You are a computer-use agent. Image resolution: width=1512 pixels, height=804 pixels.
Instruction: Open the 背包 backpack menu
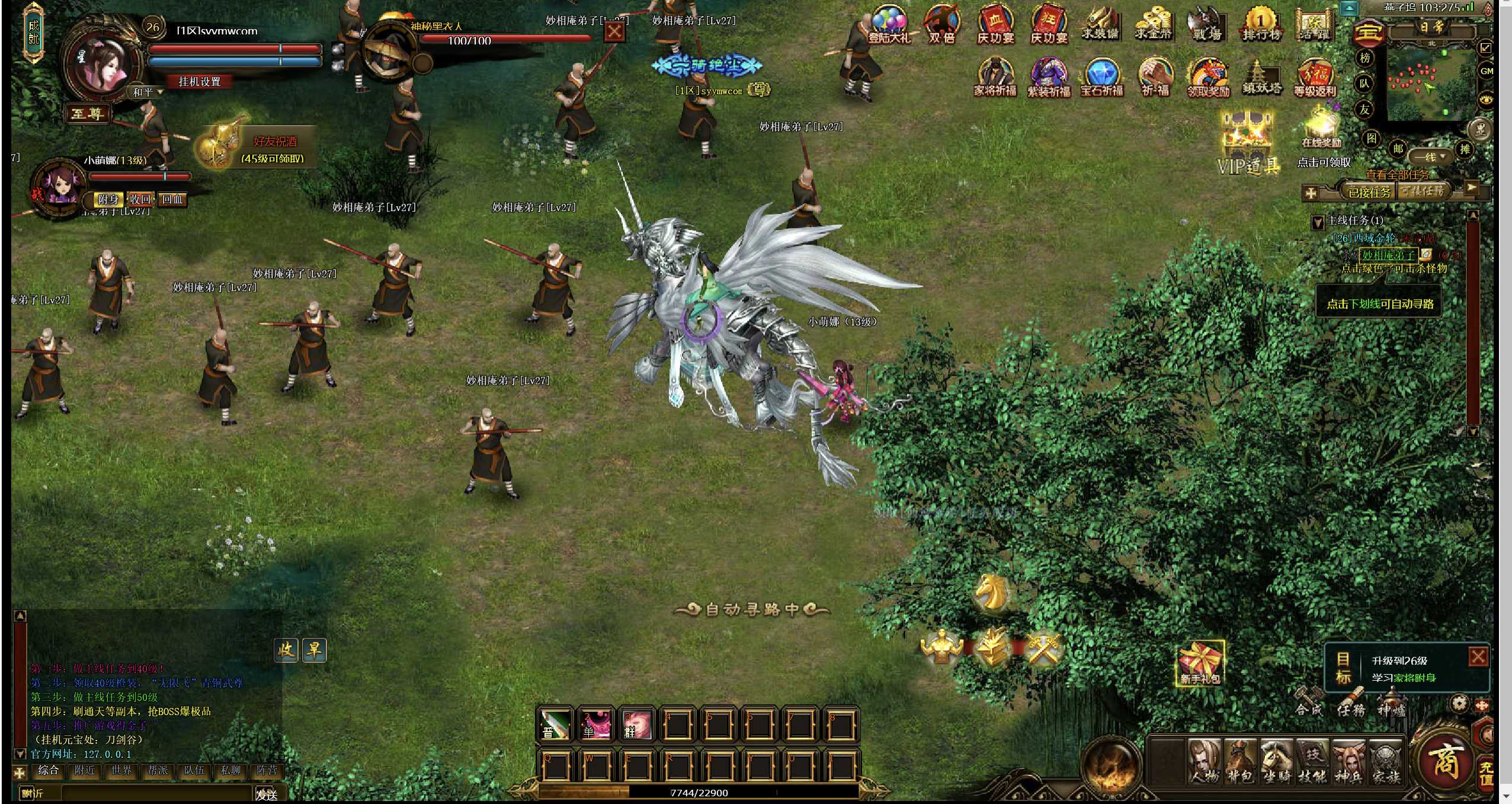click(x=1241, y=761)
